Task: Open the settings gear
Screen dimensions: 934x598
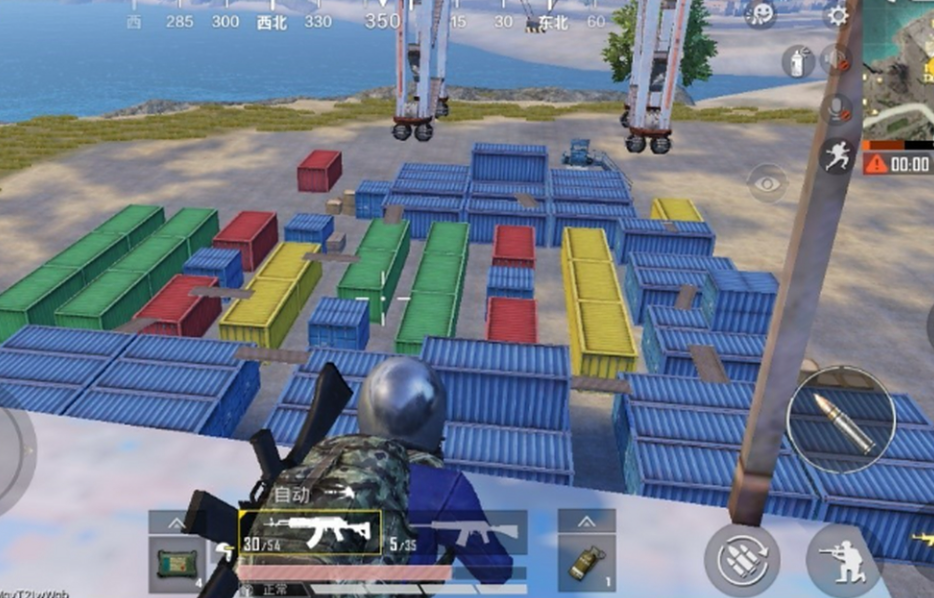Action: 836,15
